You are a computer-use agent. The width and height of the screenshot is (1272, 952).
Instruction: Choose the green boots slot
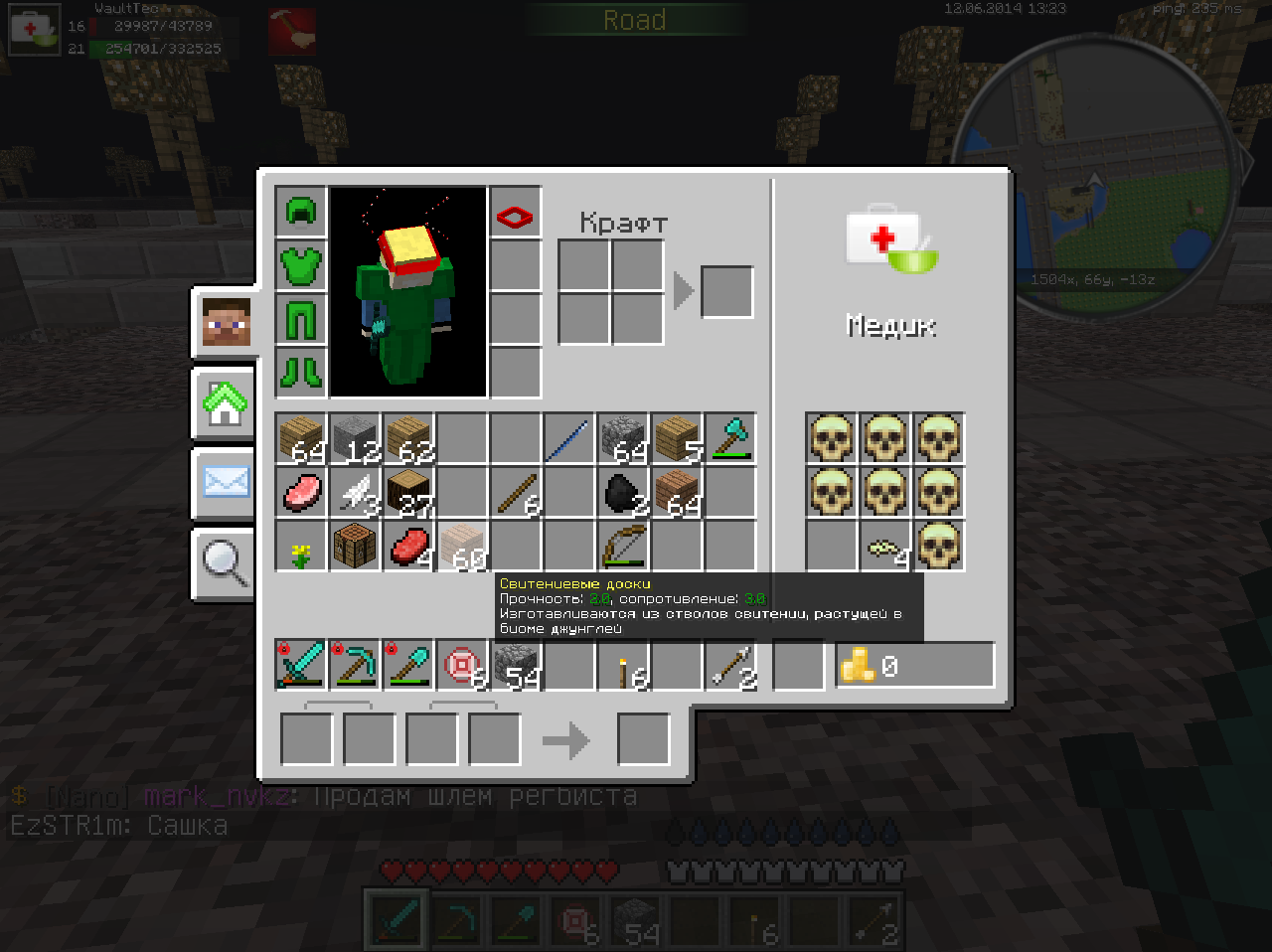click(300, 373)
